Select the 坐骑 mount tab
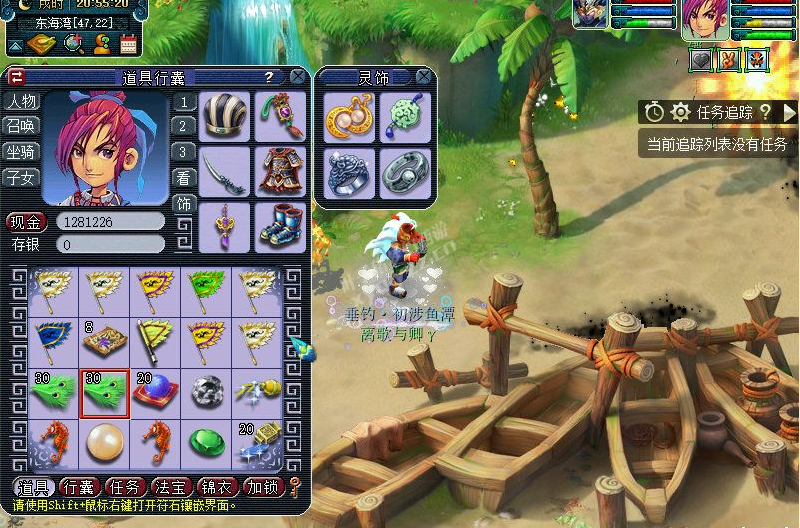The width and height of the screenshot is (800, 528). 21,152
